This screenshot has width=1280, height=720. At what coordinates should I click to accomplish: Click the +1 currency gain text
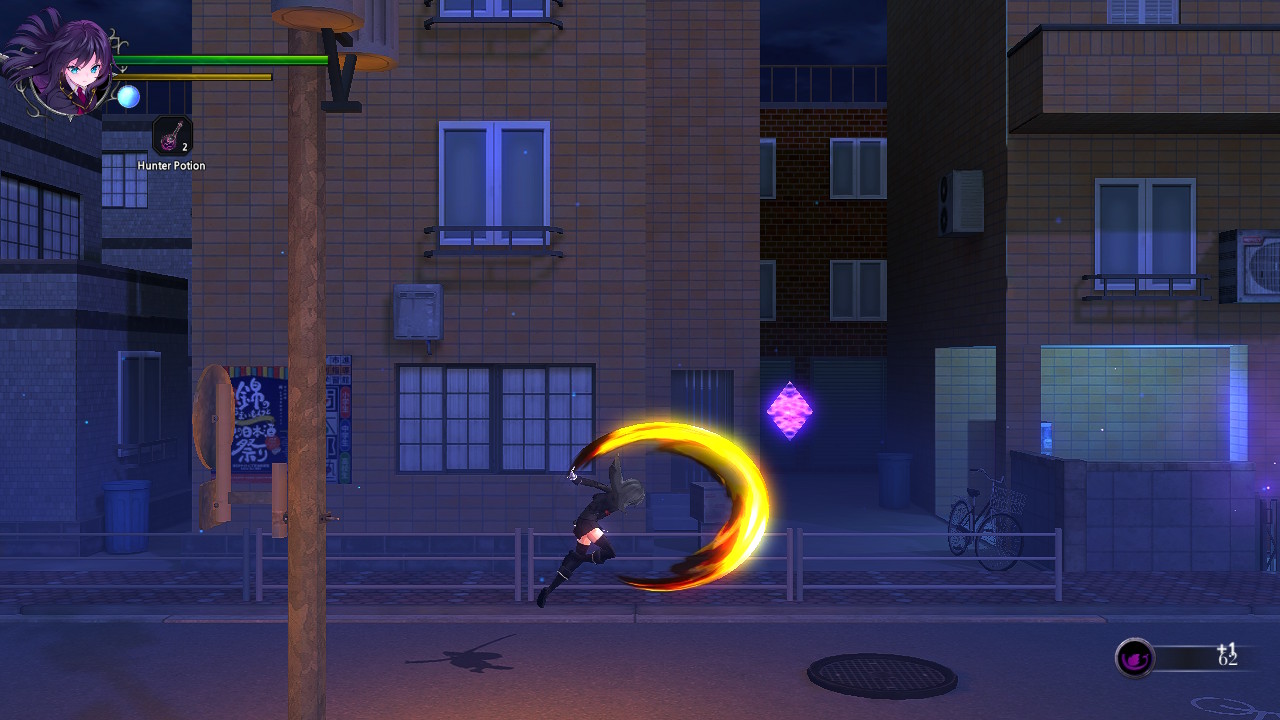(x=1225, y=645)
